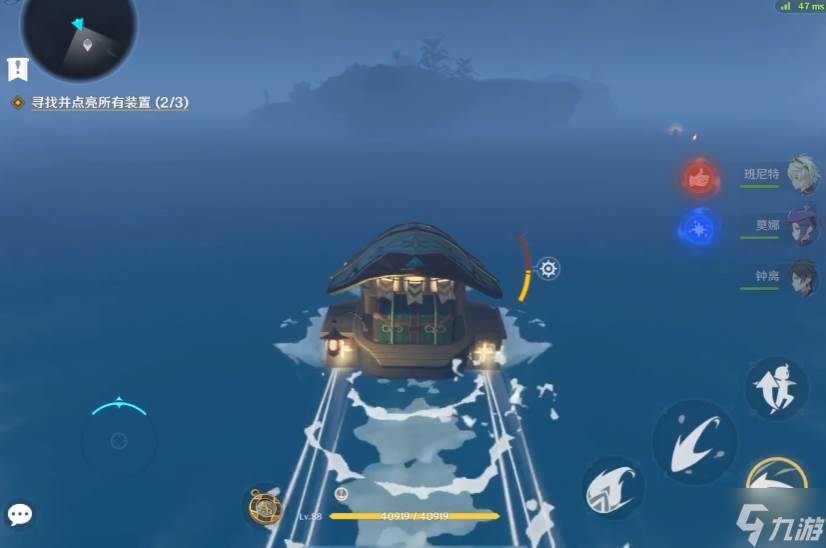Open the quest menu bookmark icon

pyautogui.click(x=18, y=69)
